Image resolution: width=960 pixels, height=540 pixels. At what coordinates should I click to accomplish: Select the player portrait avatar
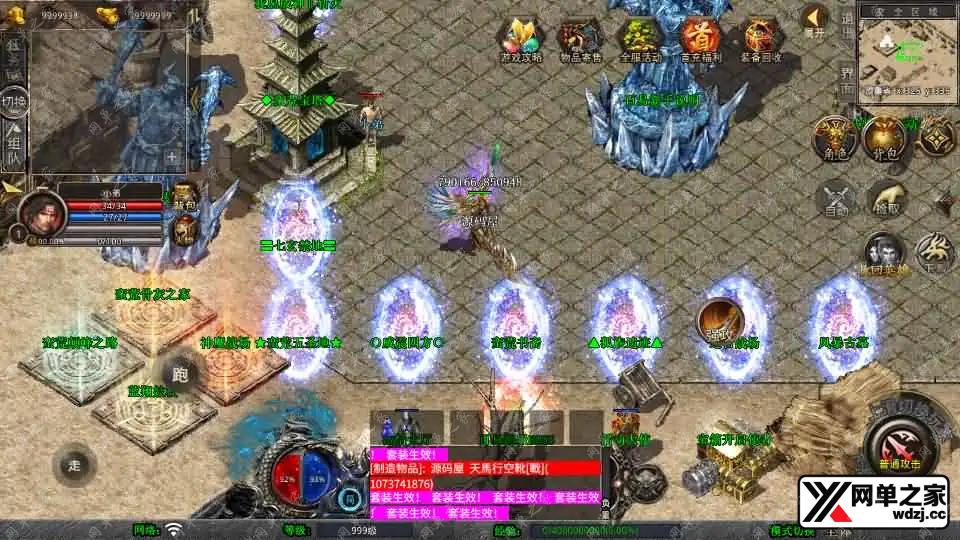pyautogui.click(x=40, y=210)
